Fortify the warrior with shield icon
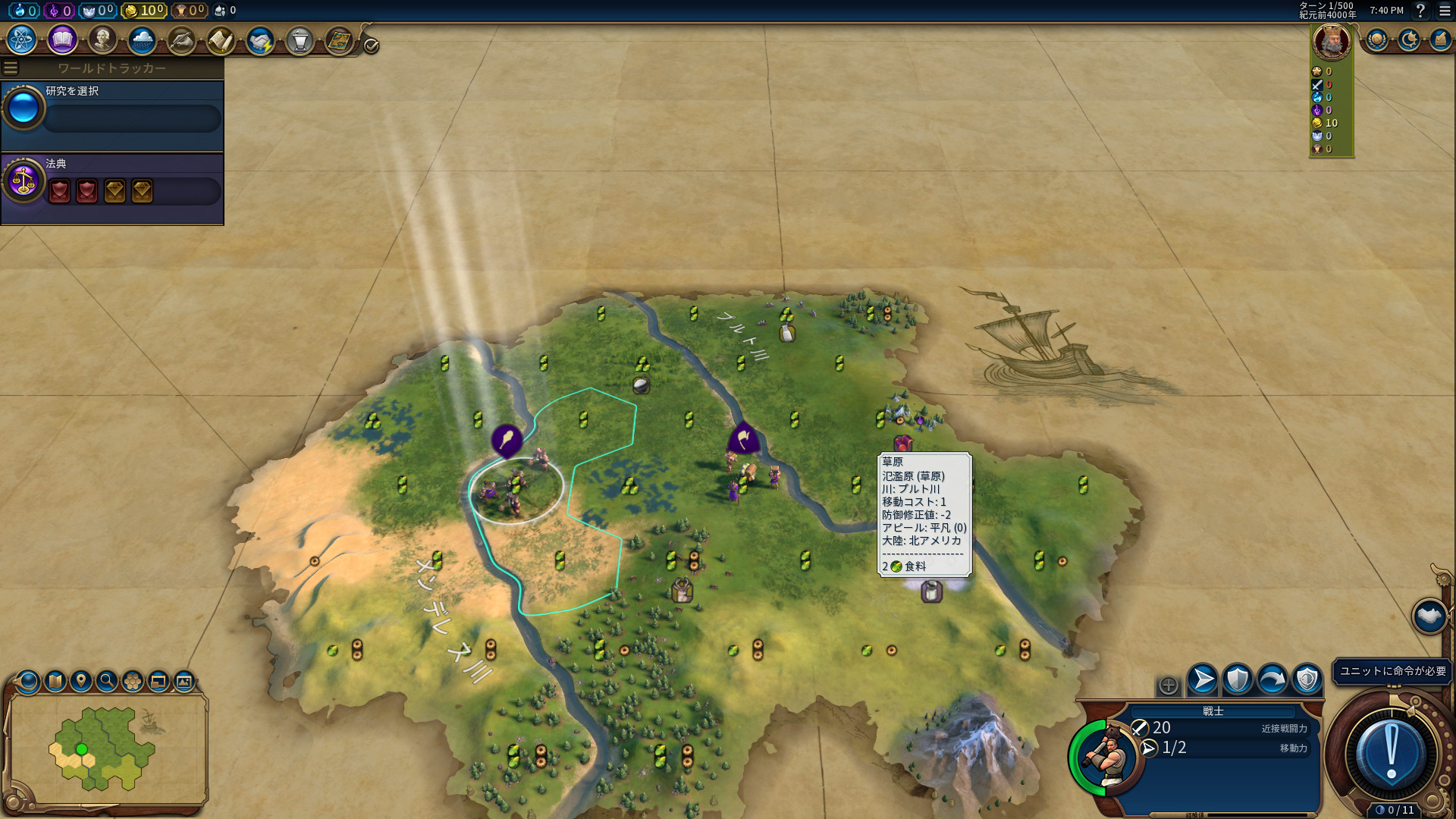This screenshot has width=1456, height=819. click(1237, 679)
